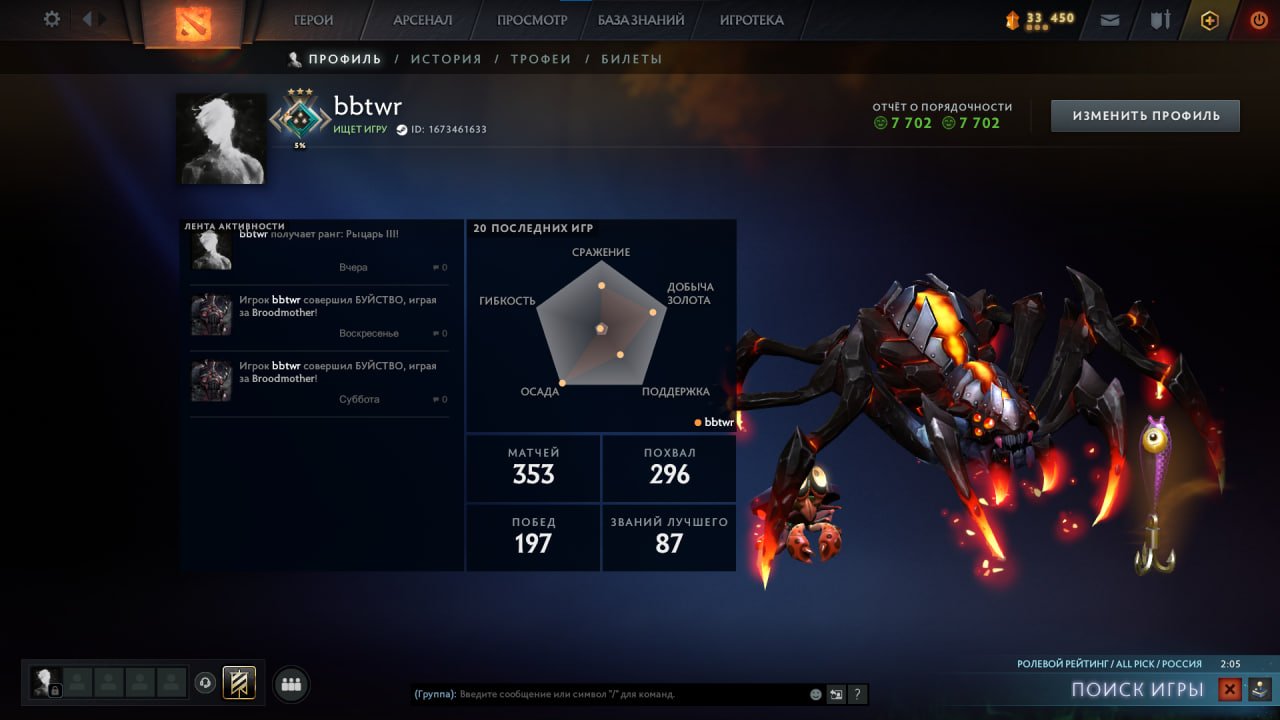Select БАЗА ЗНАНИЙ in the top menu
Image resolution: width=1280 pixels, height=720 pixels.
click(641, 20)
